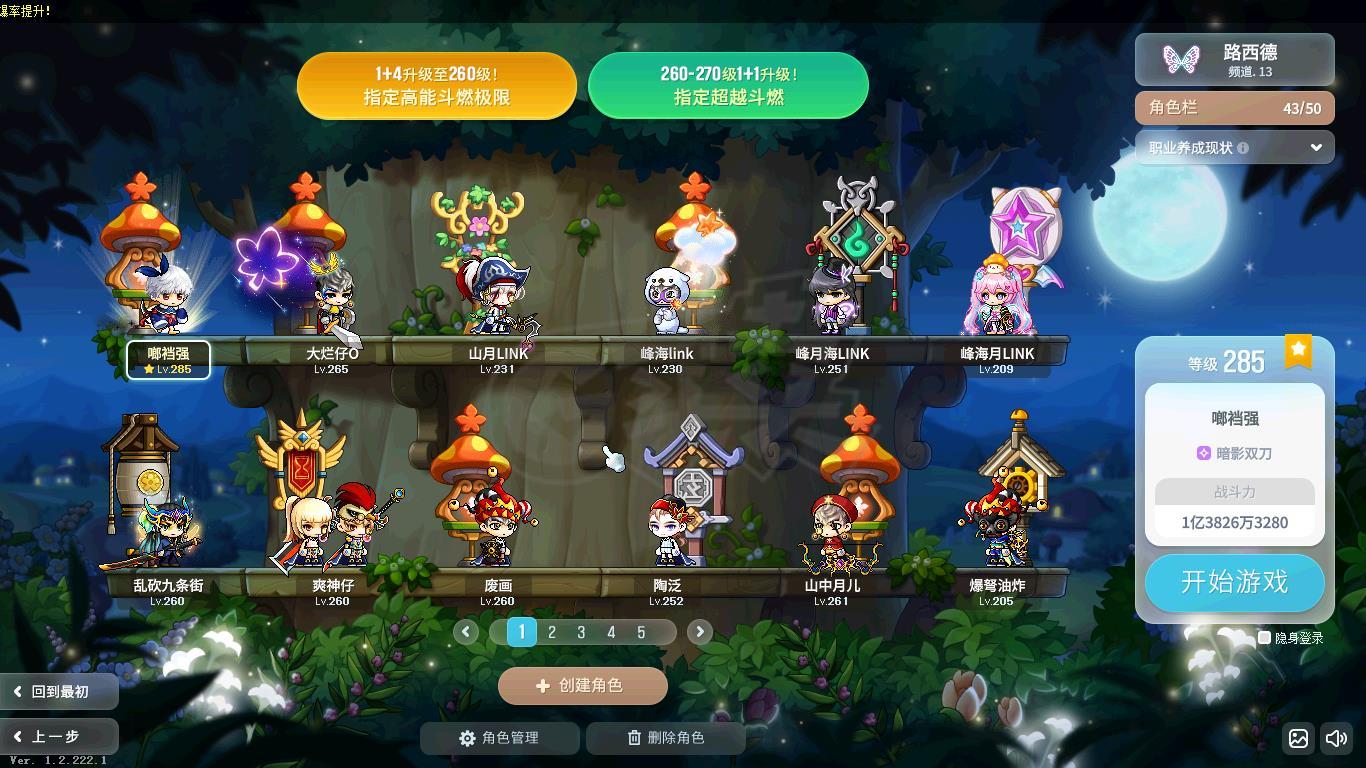Switch to character page 3
1366x768 pixels.
tap(581, 632)
